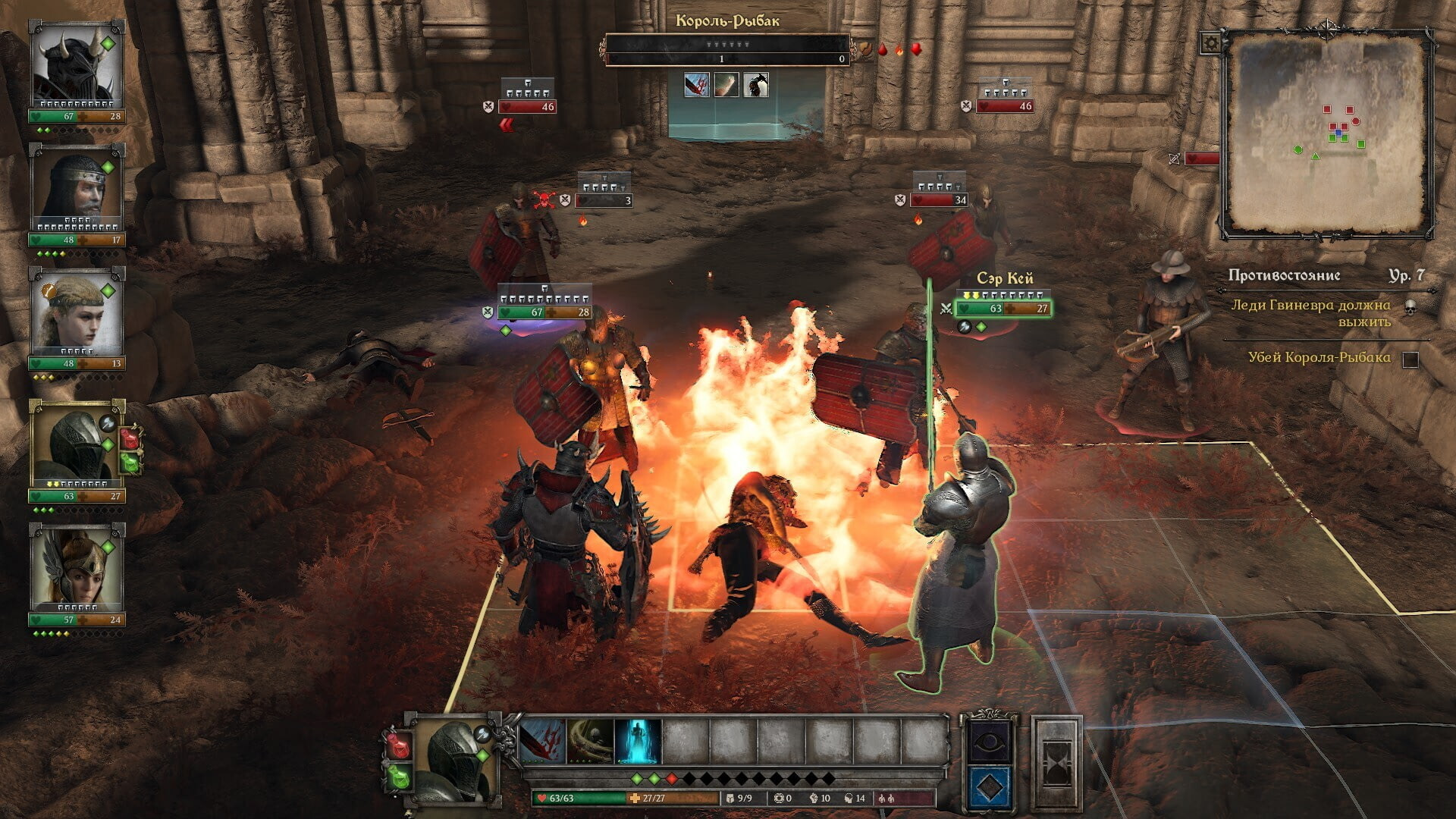Click the active hero portrait in bottom bar

pos(453,758)
